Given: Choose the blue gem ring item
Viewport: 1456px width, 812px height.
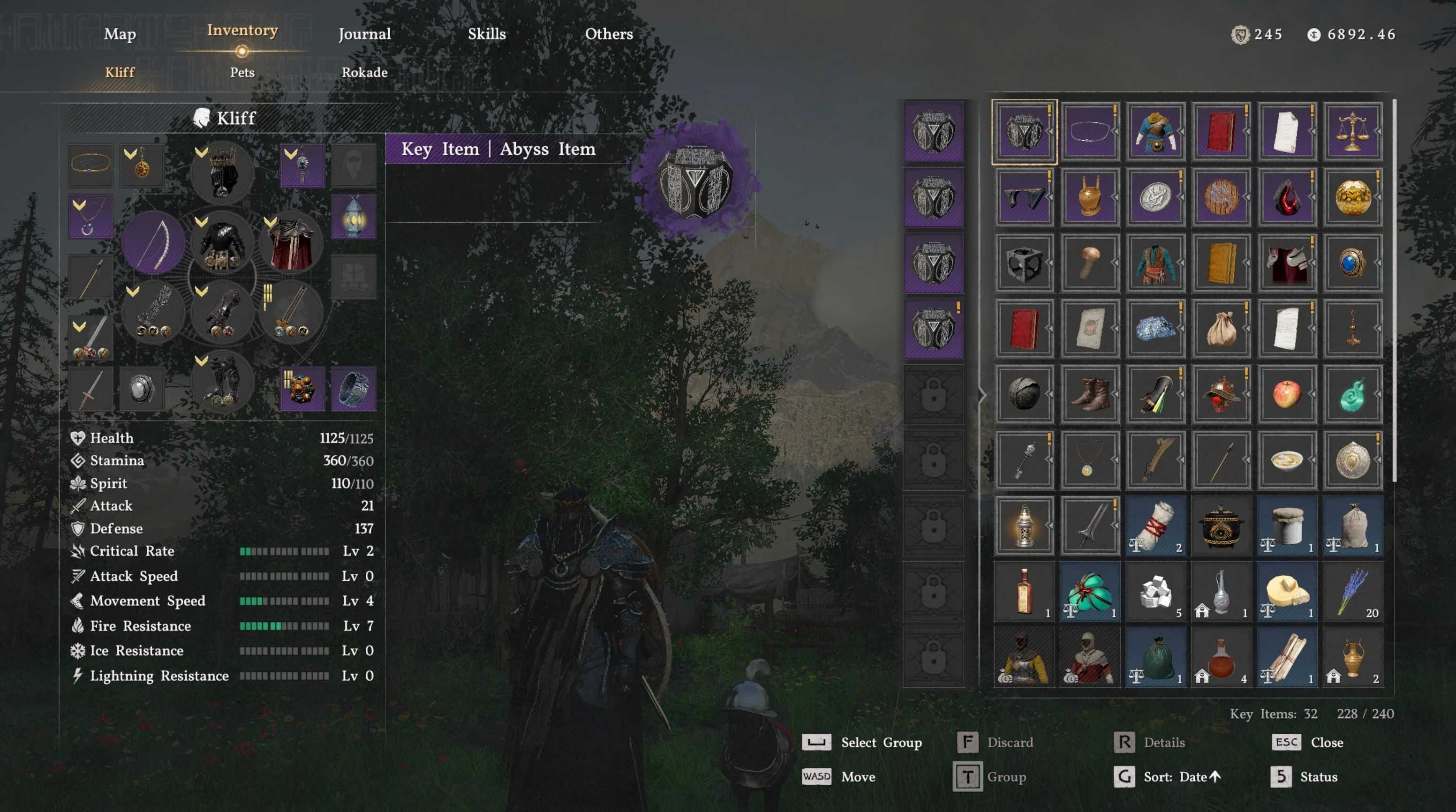Looking at the screenshot, I should point(1352,263).
